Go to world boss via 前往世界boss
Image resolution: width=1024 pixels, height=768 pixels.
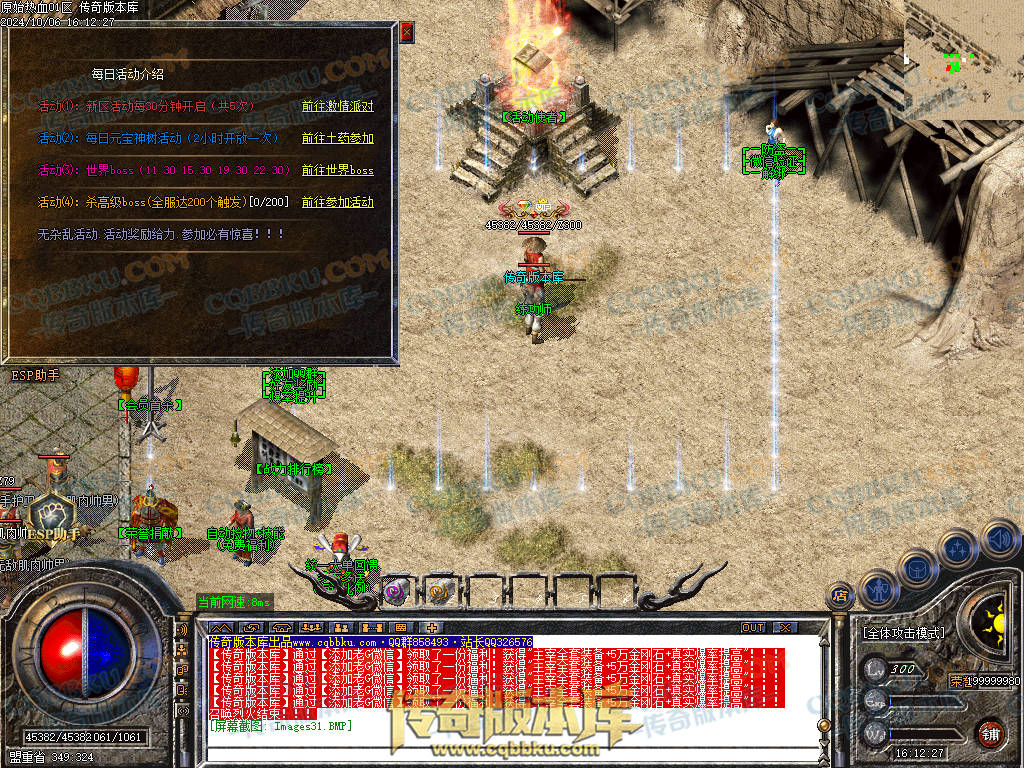point(337,170)
